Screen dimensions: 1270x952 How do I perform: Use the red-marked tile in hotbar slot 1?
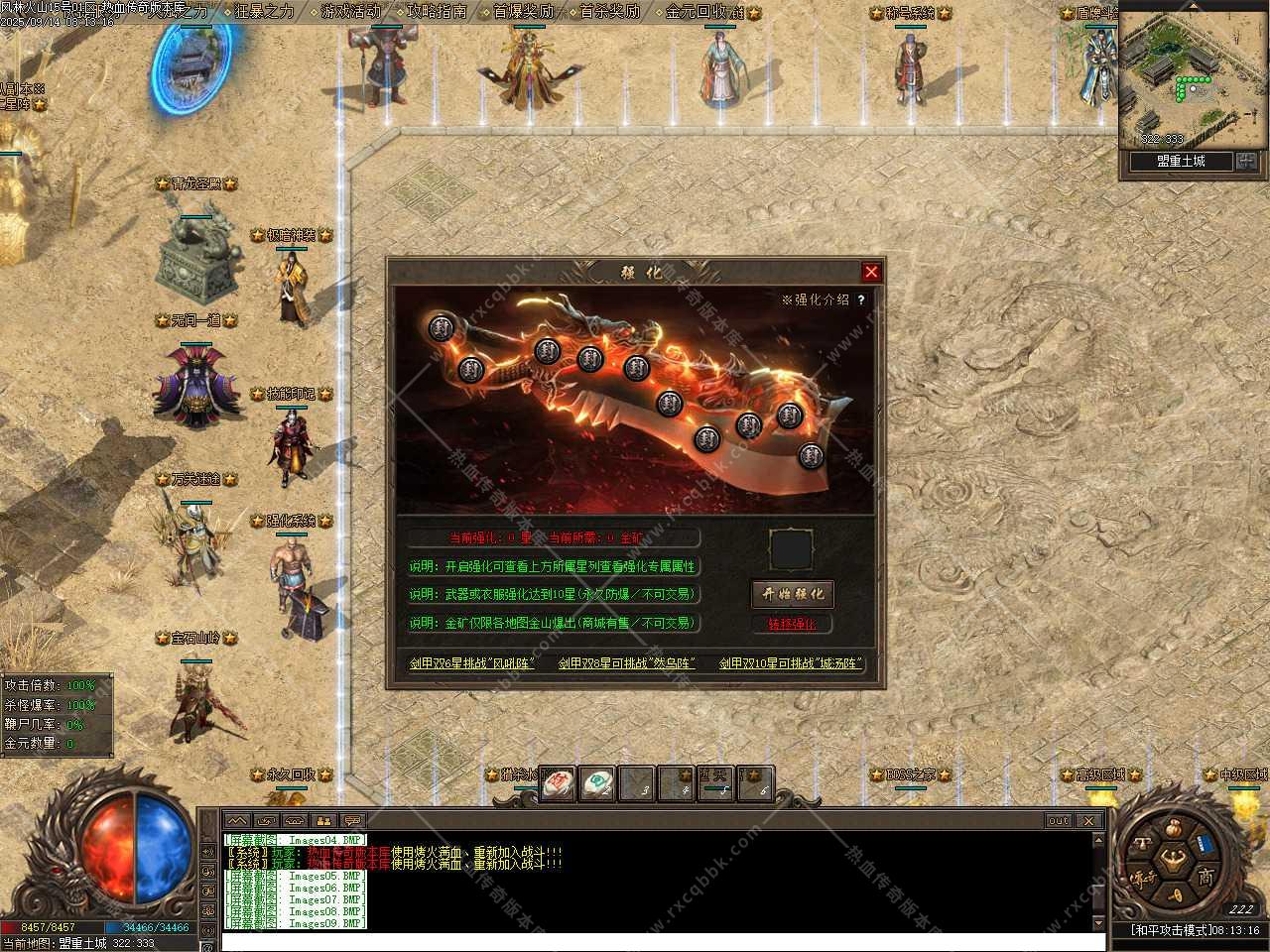(558, 783)
